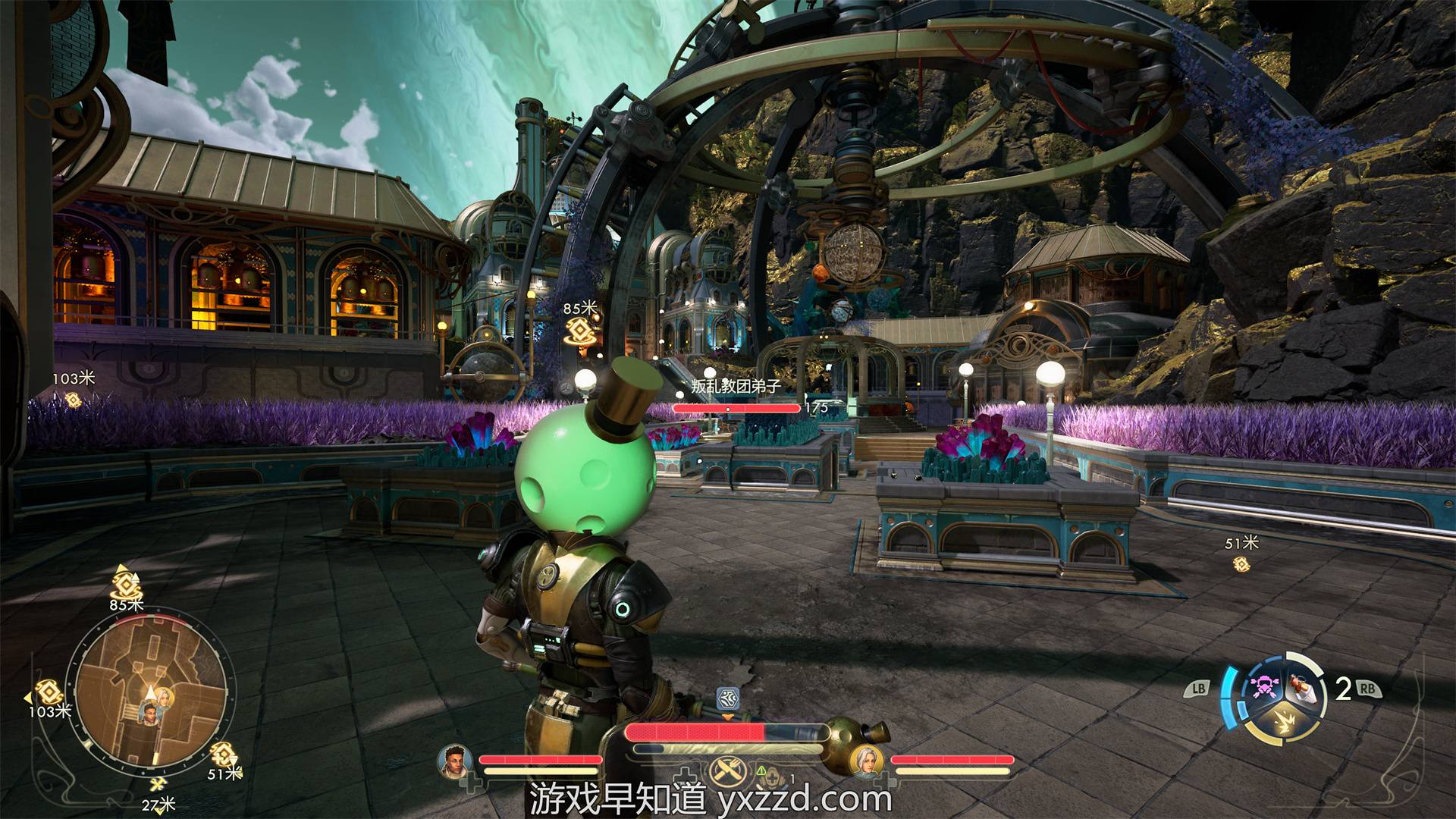Click the floating 85米 objective waypoint in view
This screenshot has width=1456, height=819.
(x=582, y=331)
